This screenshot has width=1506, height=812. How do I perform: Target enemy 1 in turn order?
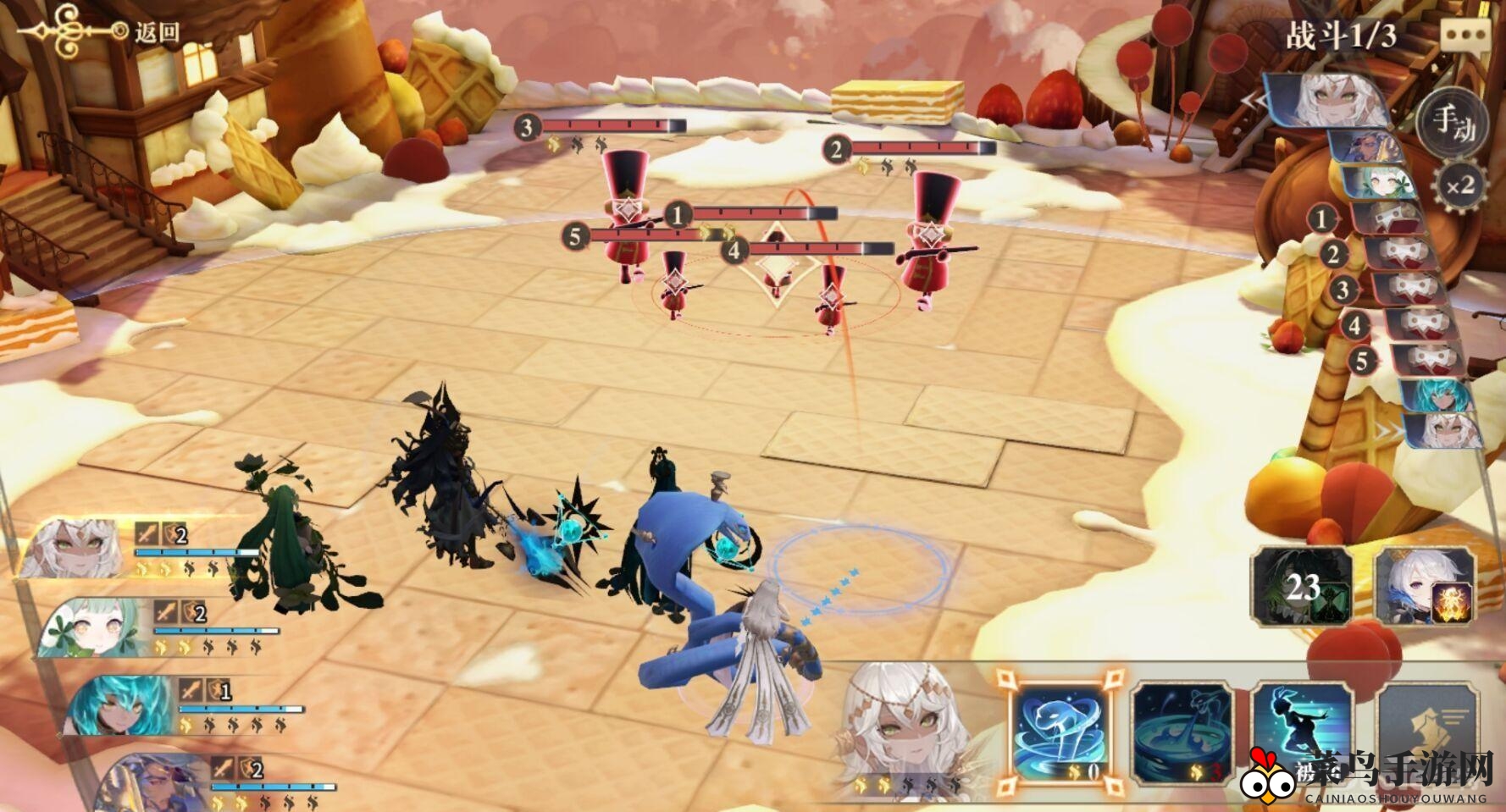(1385, 220)
